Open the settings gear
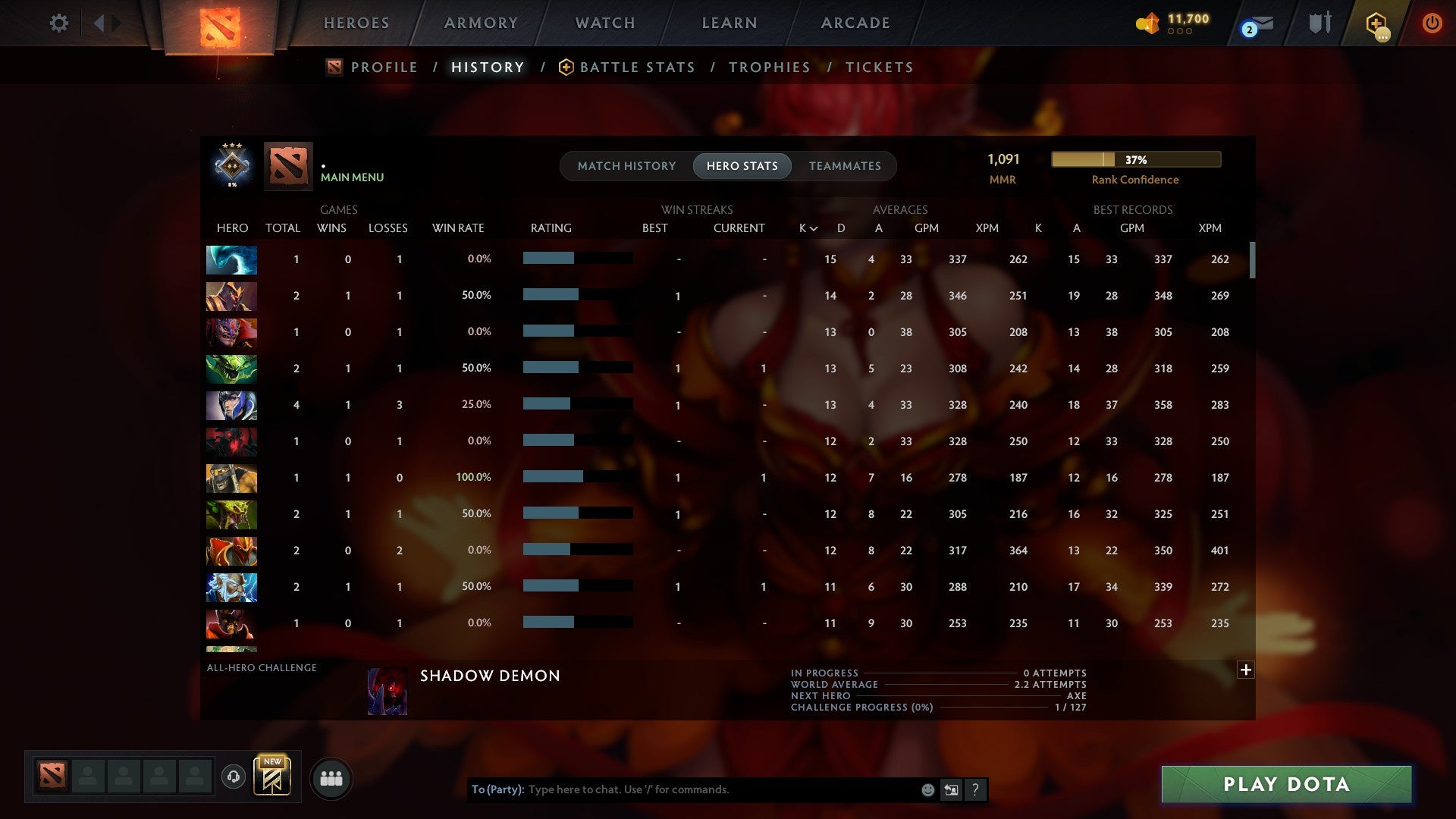 pos(59,23)
